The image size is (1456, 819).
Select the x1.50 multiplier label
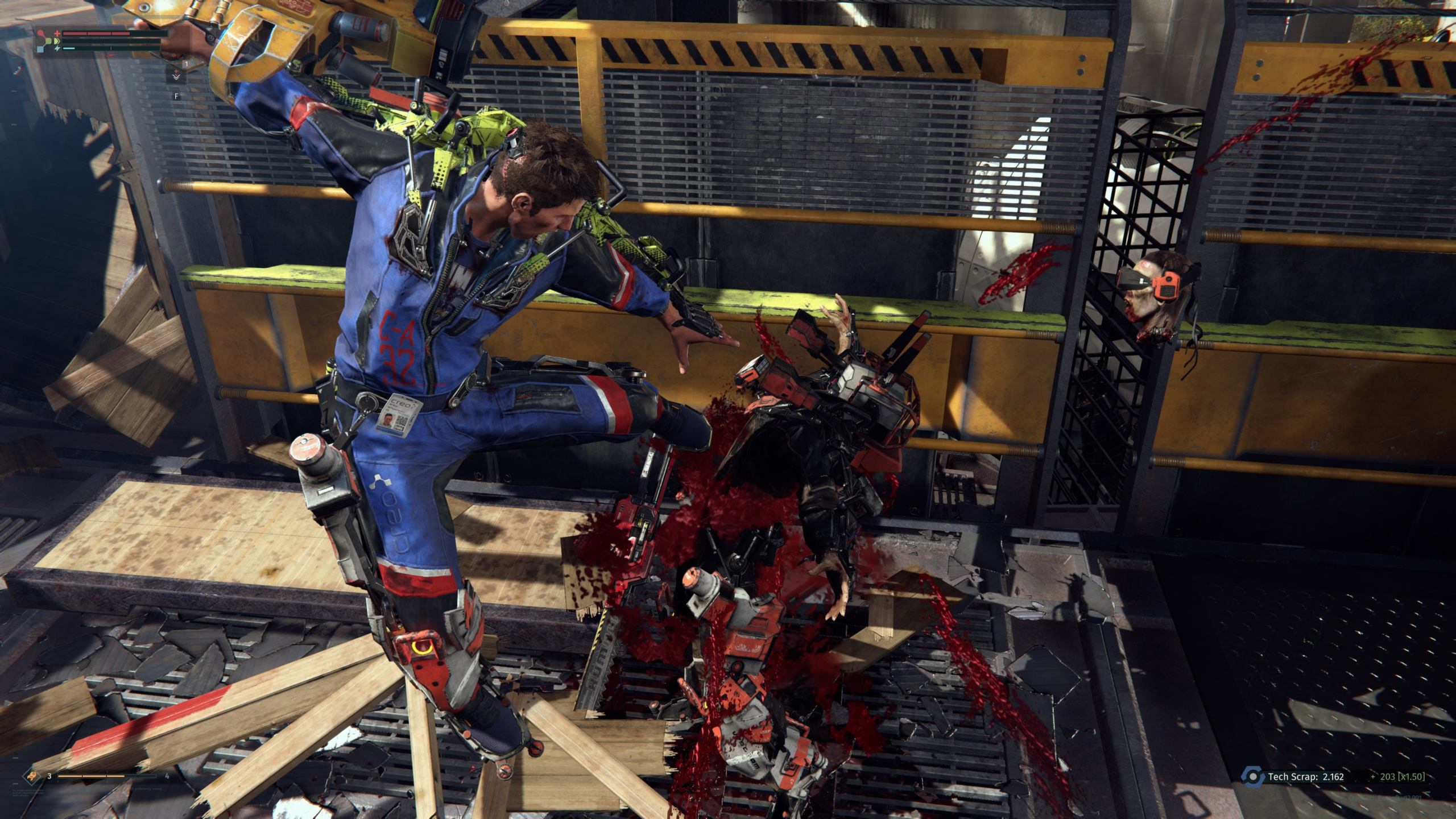1411,777
